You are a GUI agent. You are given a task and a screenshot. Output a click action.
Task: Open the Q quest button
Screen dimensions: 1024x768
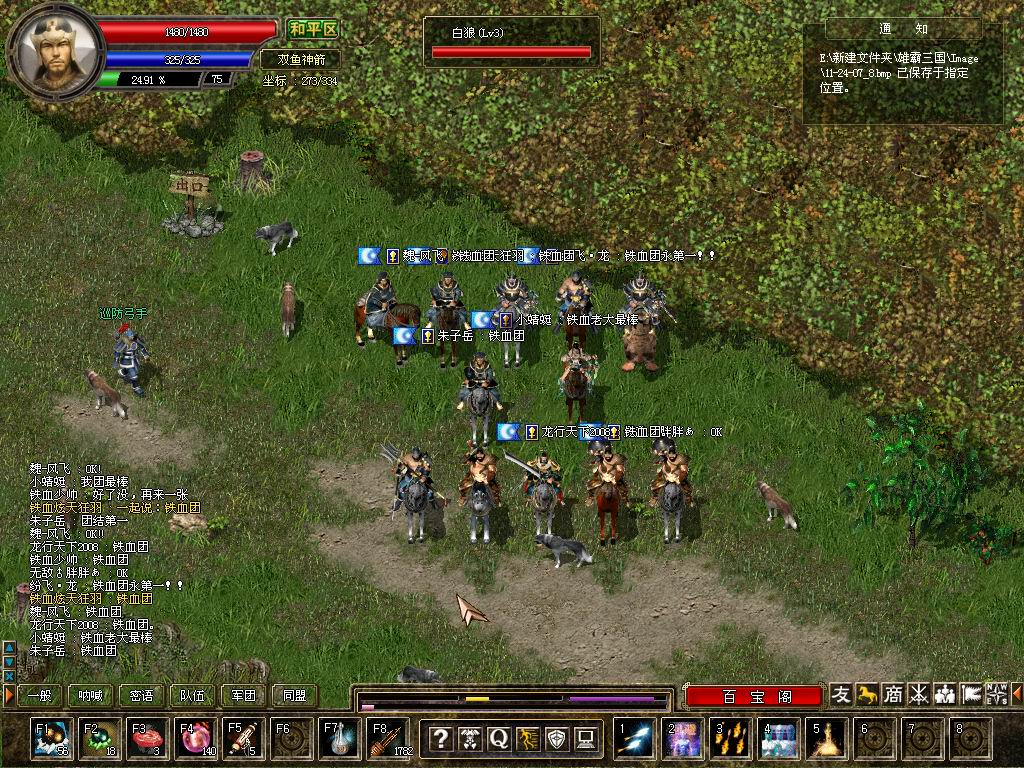498,739
